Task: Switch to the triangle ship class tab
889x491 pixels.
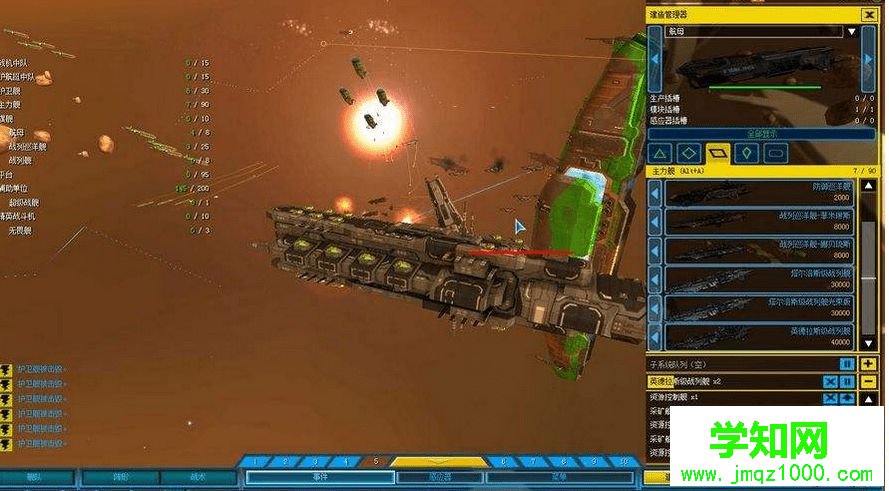Action: click(659, 154)
